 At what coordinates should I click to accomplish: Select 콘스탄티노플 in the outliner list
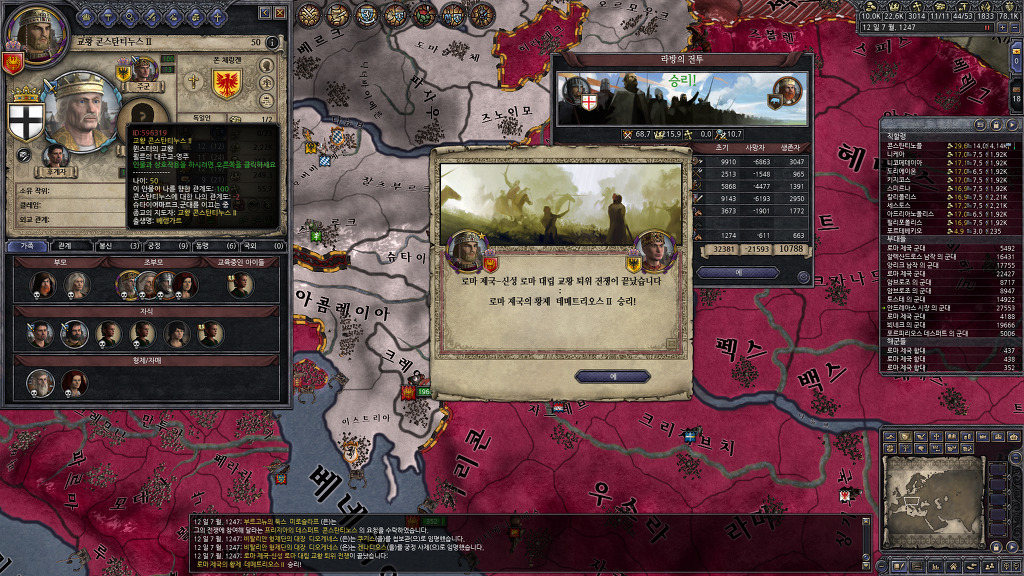[x=907, y=146]
